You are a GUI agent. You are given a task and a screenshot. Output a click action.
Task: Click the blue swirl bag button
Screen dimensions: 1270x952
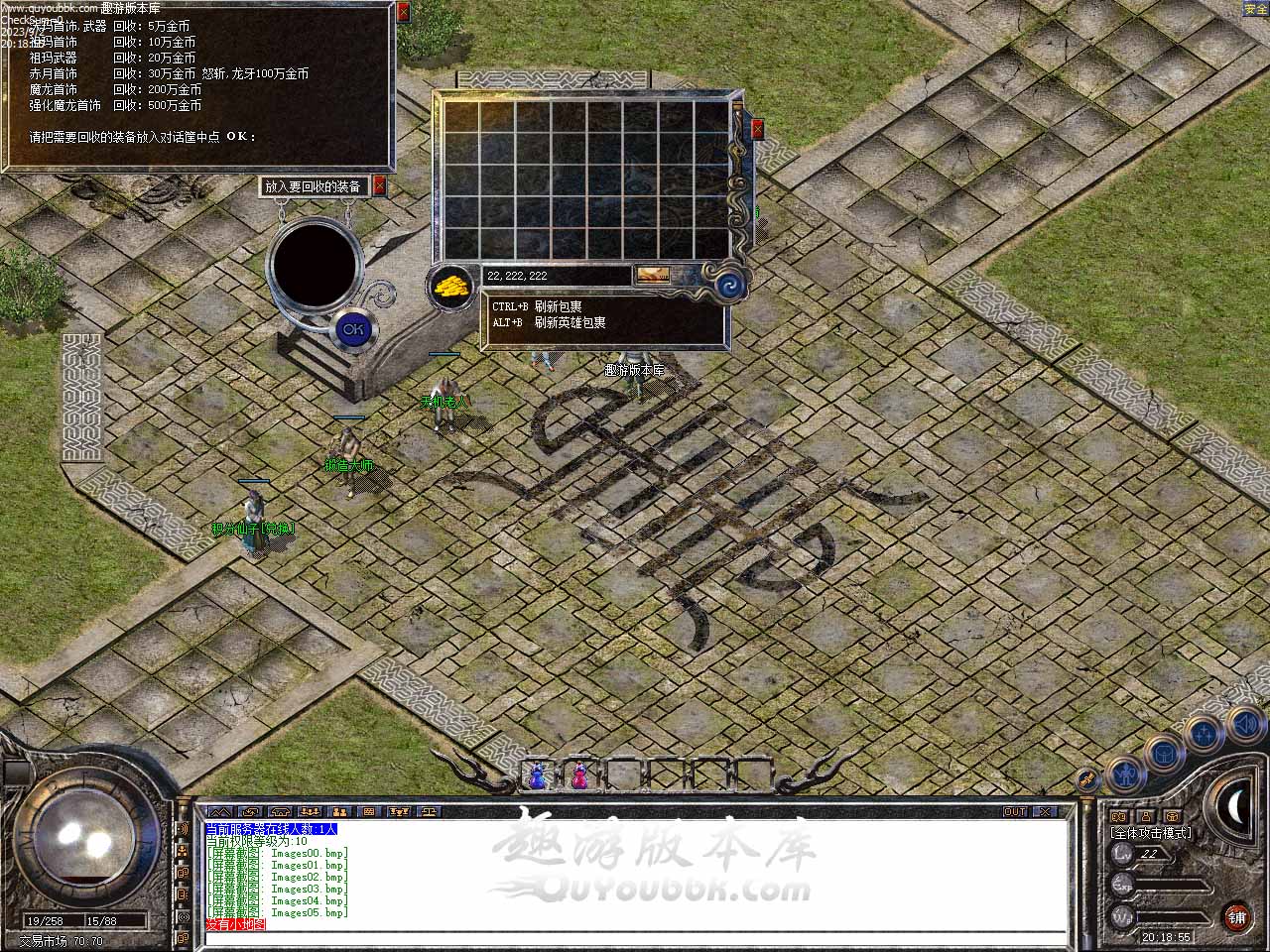pyautogui.click(x=732, y=285)
